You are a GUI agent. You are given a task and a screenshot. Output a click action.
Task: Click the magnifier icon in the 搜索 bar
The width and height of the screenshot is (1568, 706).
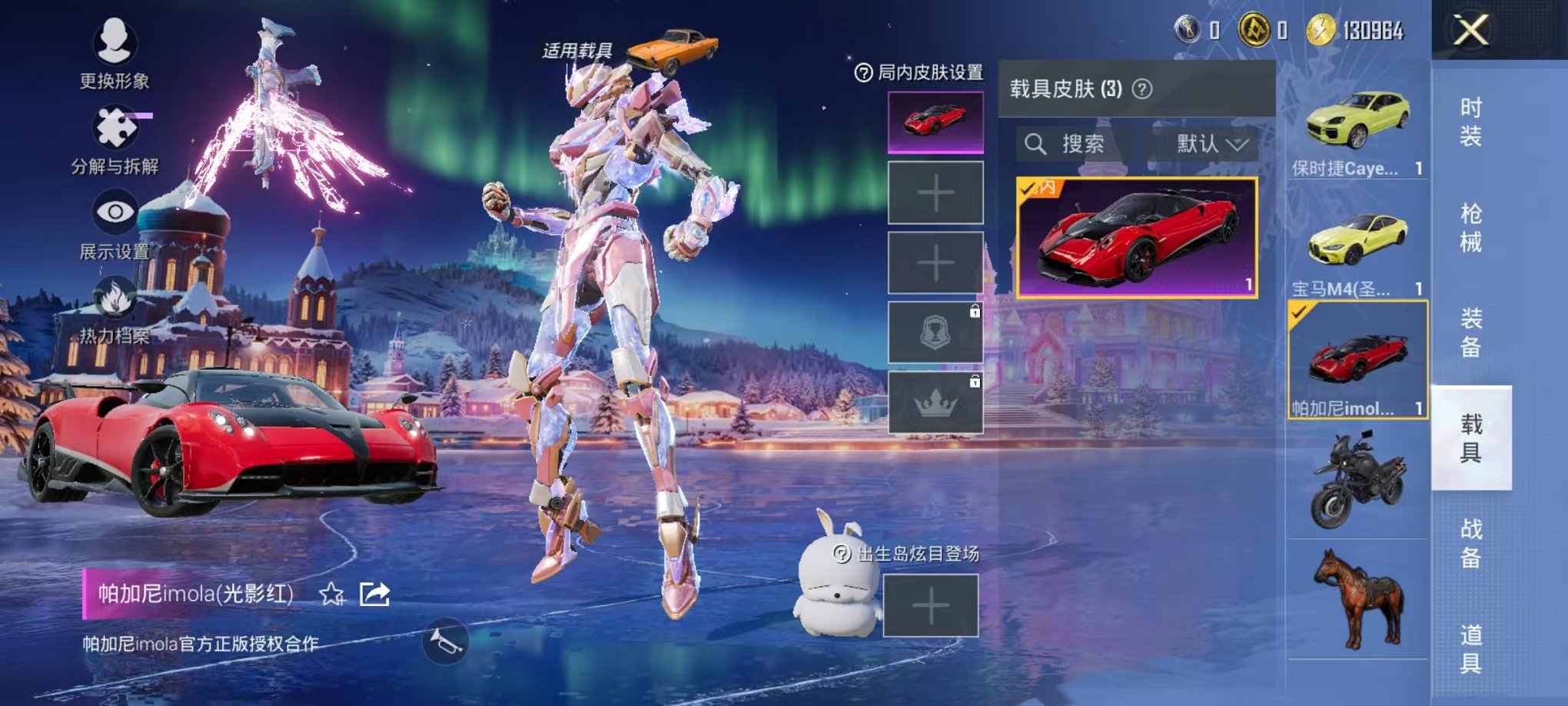1035,145
